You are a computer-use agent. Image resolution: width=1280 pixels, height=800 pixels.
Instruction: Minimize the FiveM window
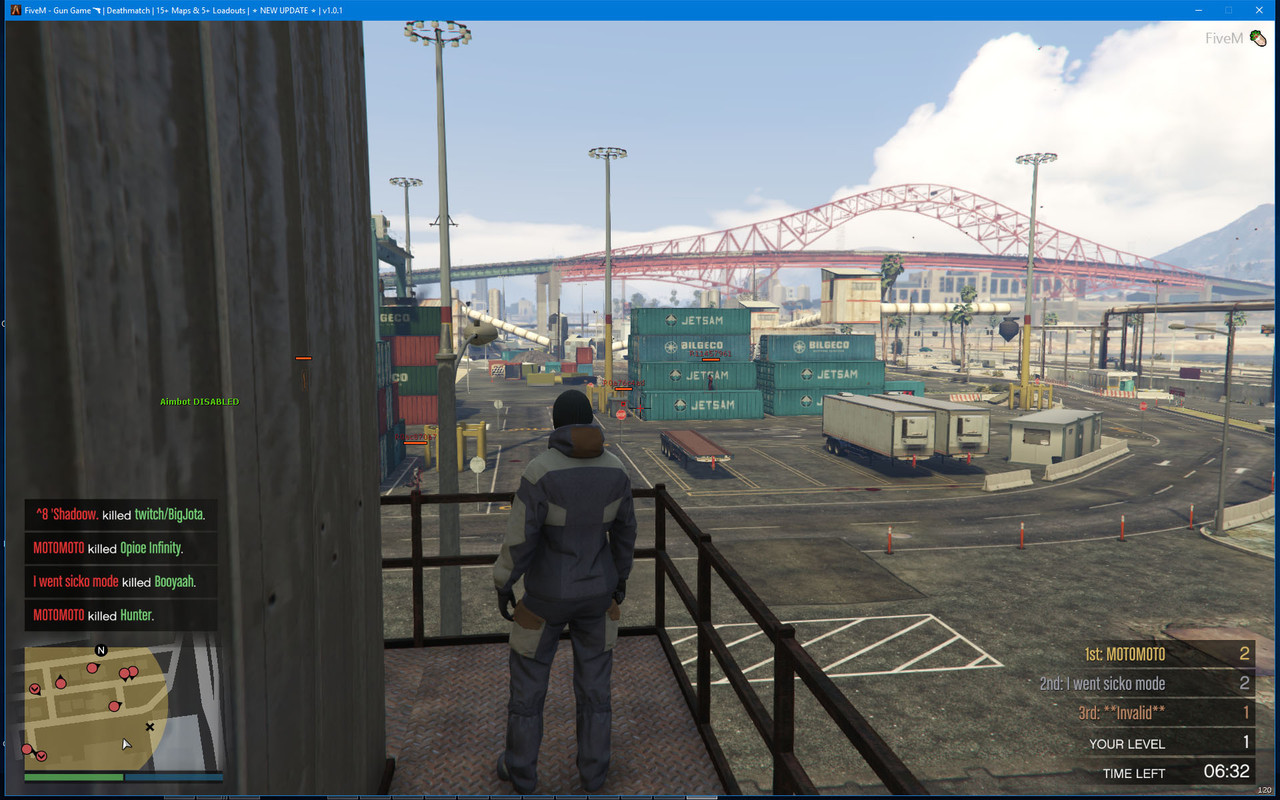click(1197, 10)
